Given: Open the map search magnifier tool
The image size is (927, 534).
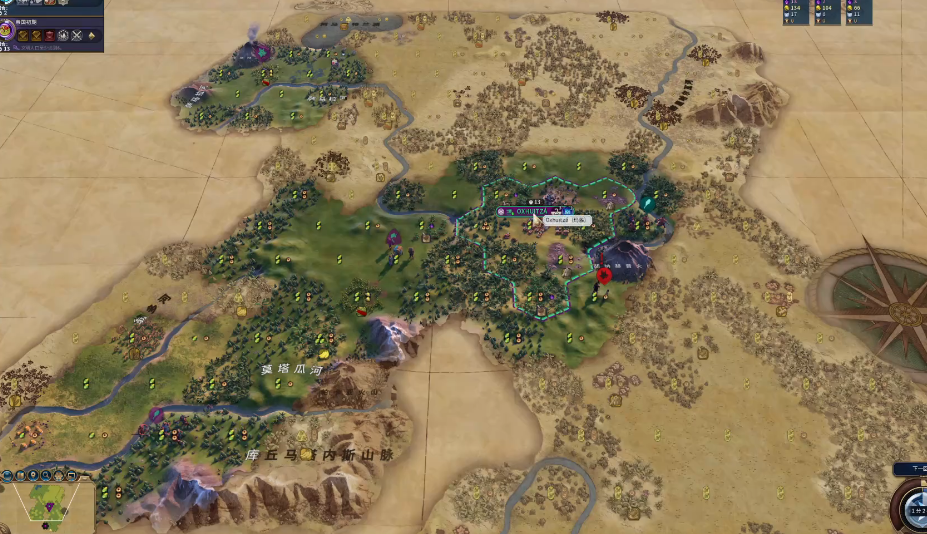Looking at the screenshot, I should tap(47, 475).
